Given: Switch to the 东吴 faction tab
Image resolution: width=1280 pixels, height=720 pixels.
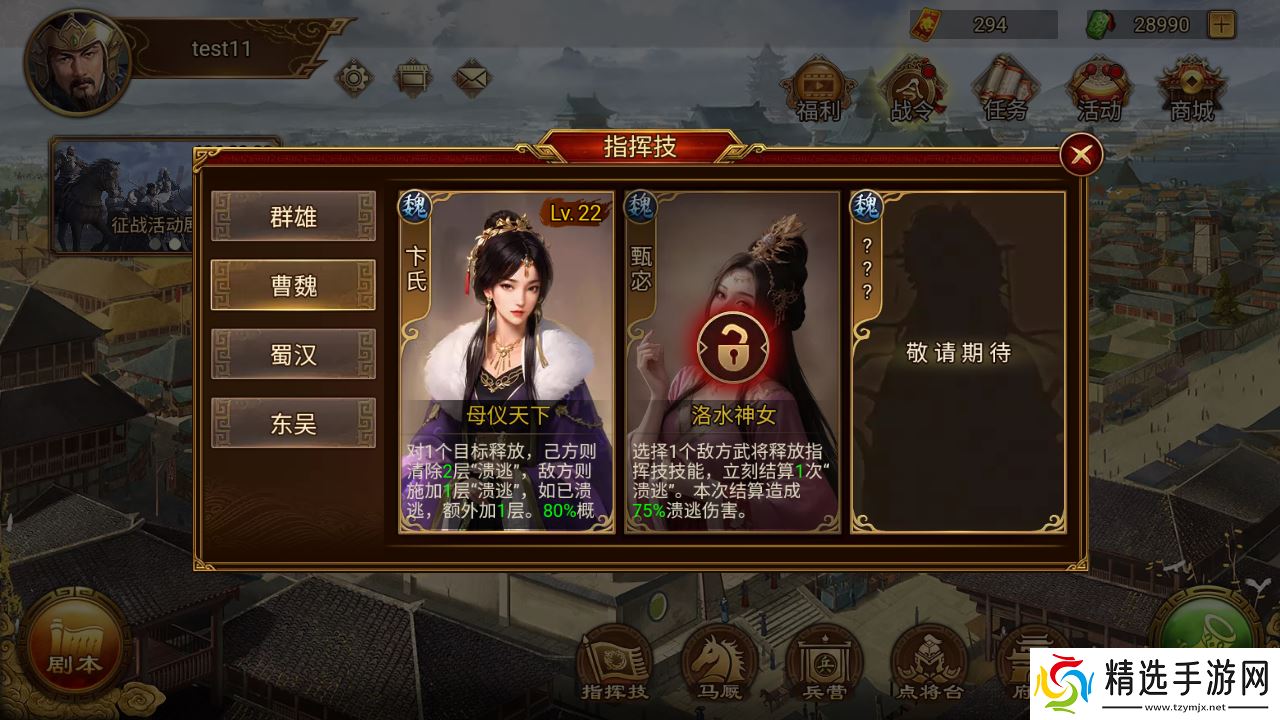Looking at the screenshot, I should pos(291,423).
